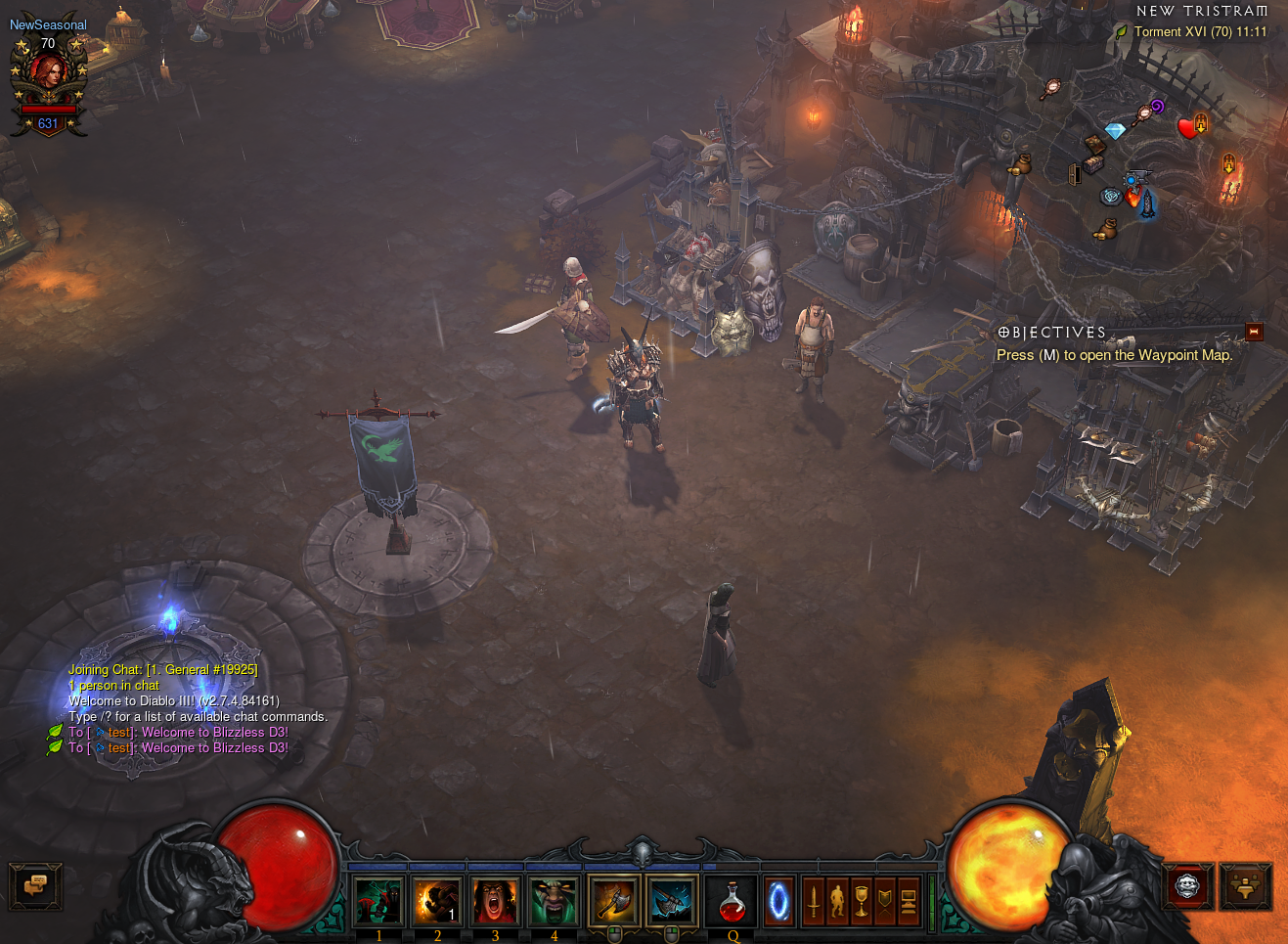Trigger the green-faced berserker skill
Screen dimensions: 1288x944
[x=554, y=901]
